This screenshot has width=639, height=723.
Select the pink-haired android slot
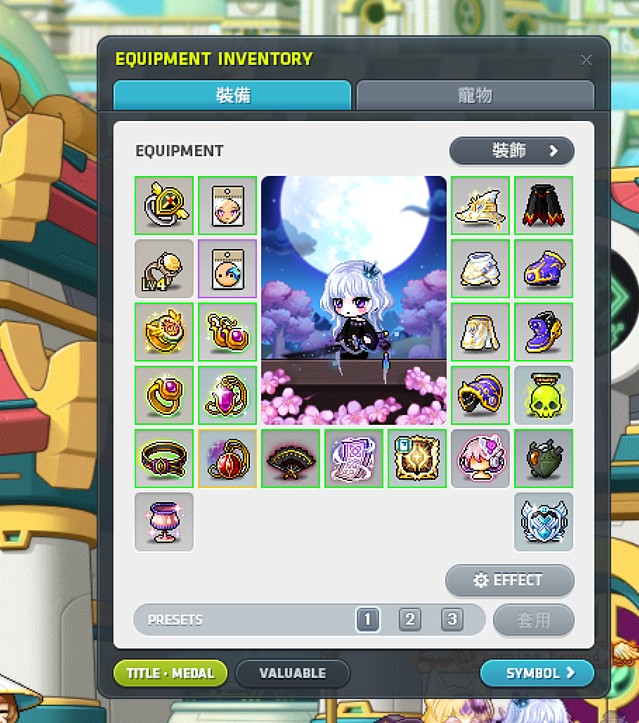pyautogui.click(x=481, y=459)
